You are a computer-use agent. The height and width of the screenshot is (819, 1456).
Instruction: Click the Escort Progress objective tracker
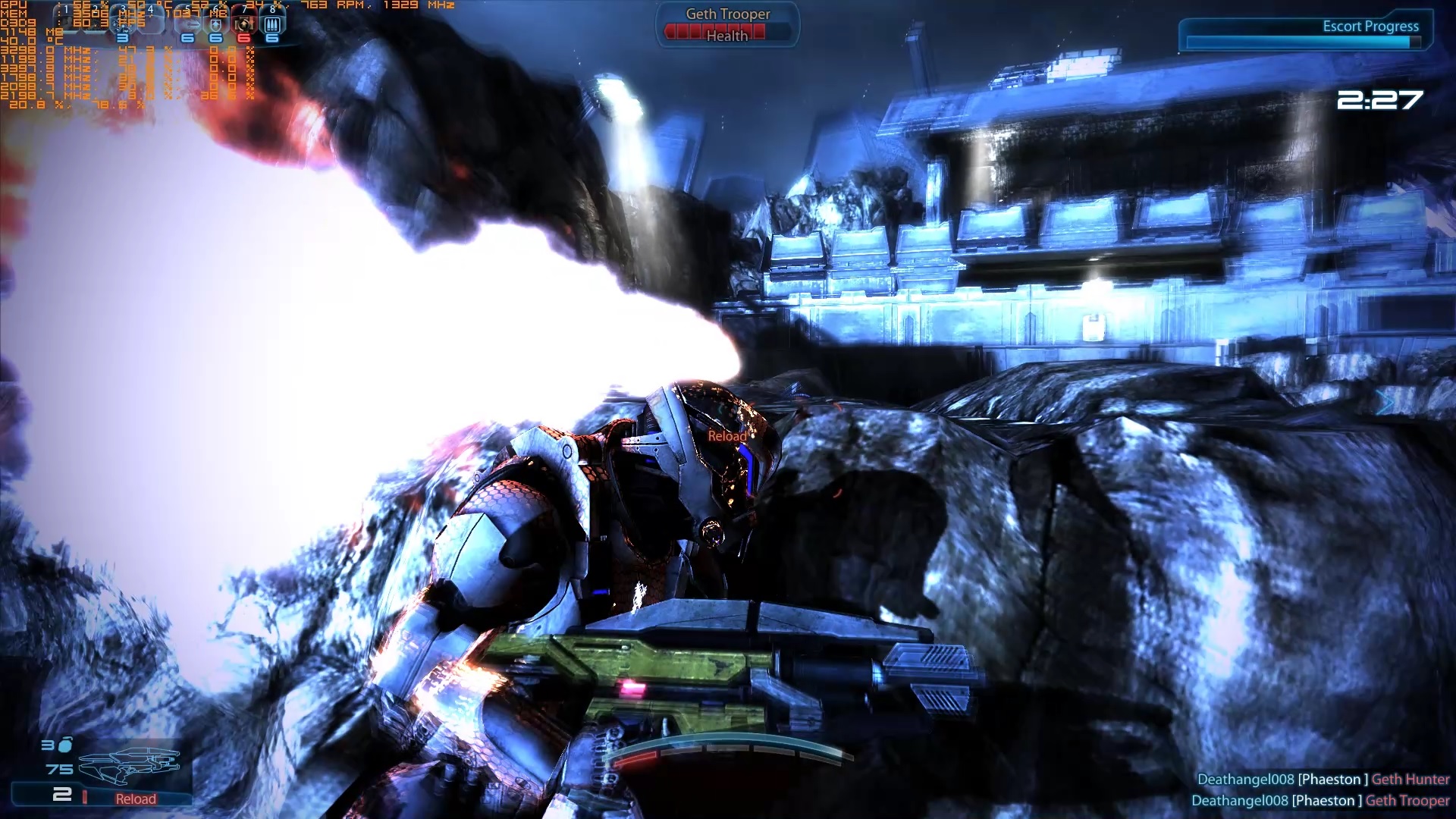coord(1304,35)
